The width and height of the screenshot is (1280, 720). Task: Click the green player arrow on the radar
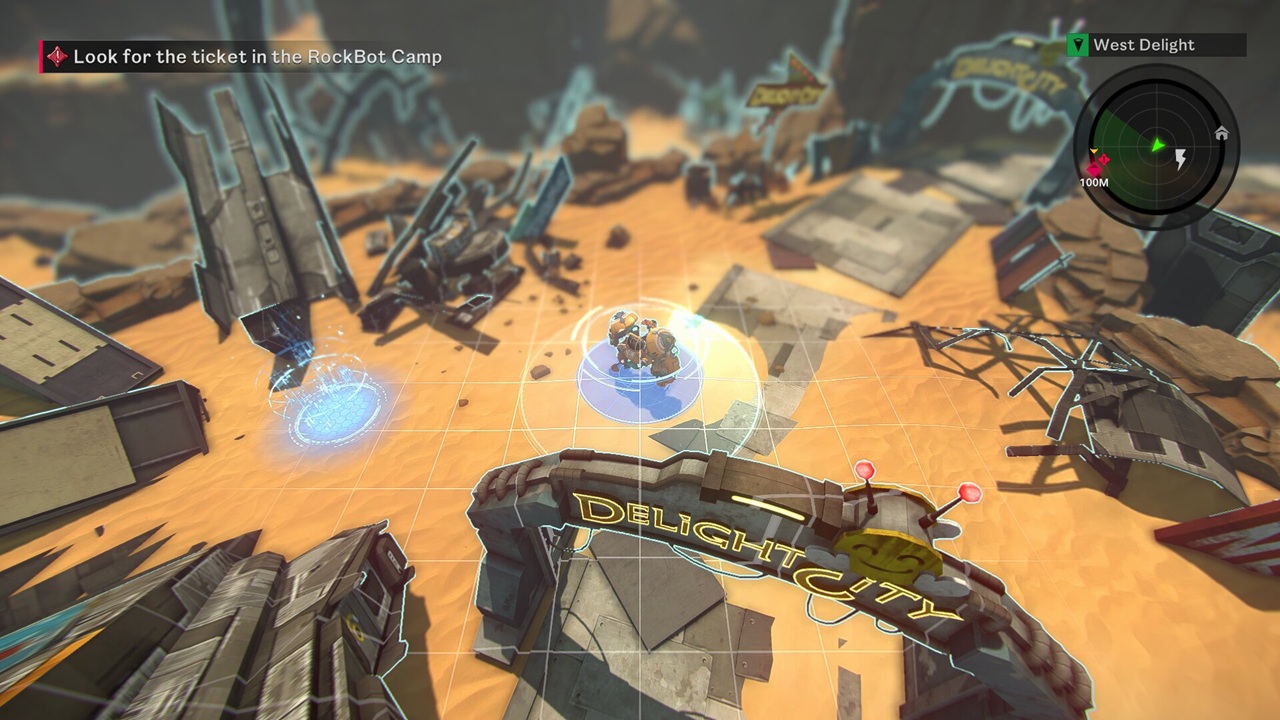[1157, 144]
